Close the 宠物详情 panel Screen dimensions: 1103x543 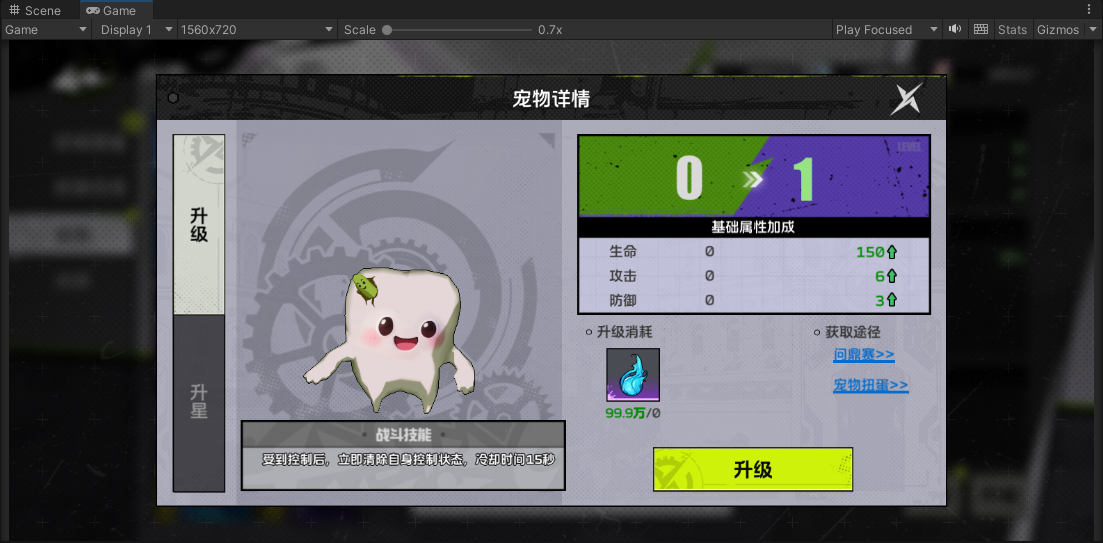point(907,98)
